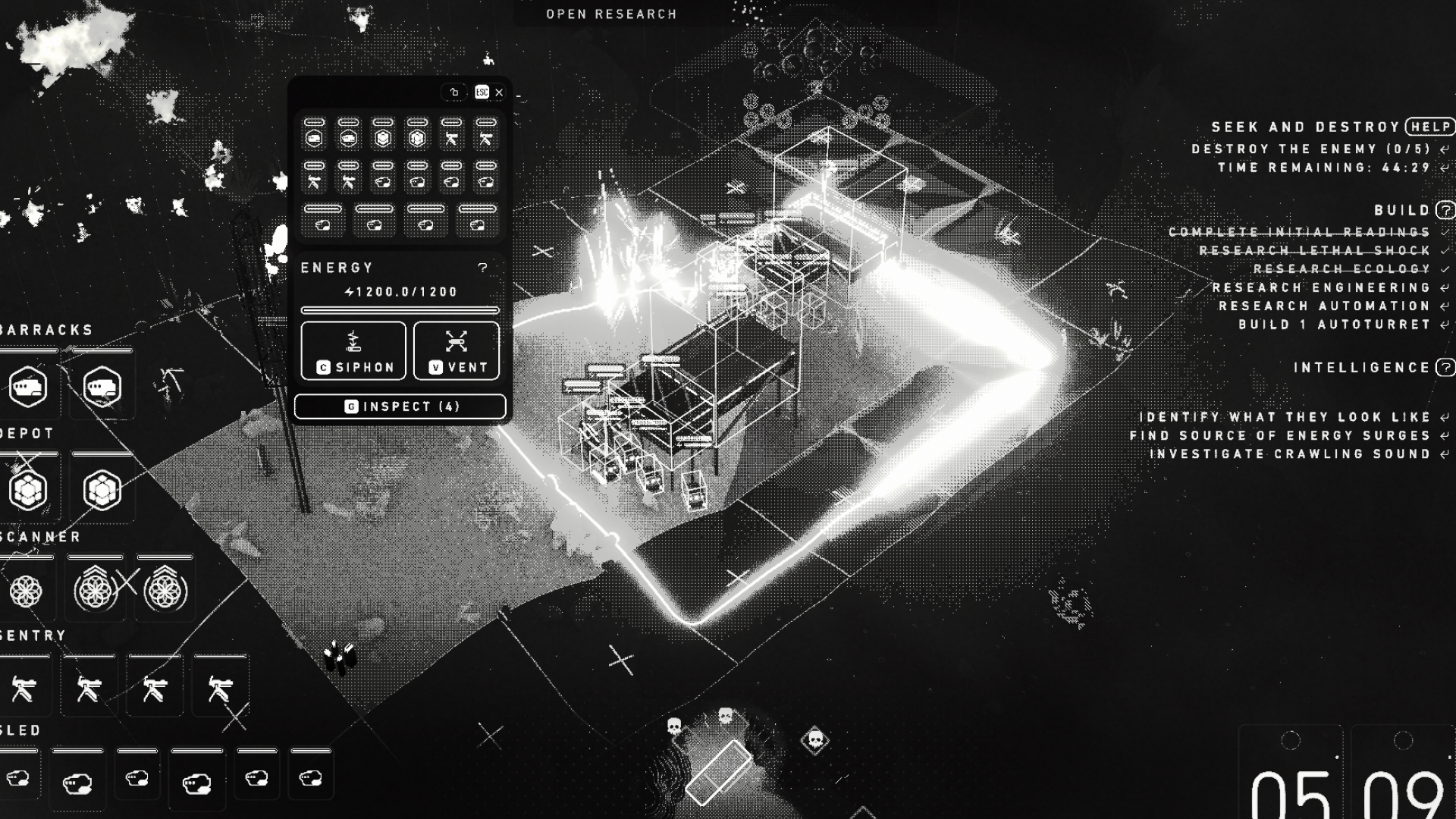Screen dimensions: 1456x819
Task: Toggle the unlock padlock on the selection panel
Action: [454, 93]
